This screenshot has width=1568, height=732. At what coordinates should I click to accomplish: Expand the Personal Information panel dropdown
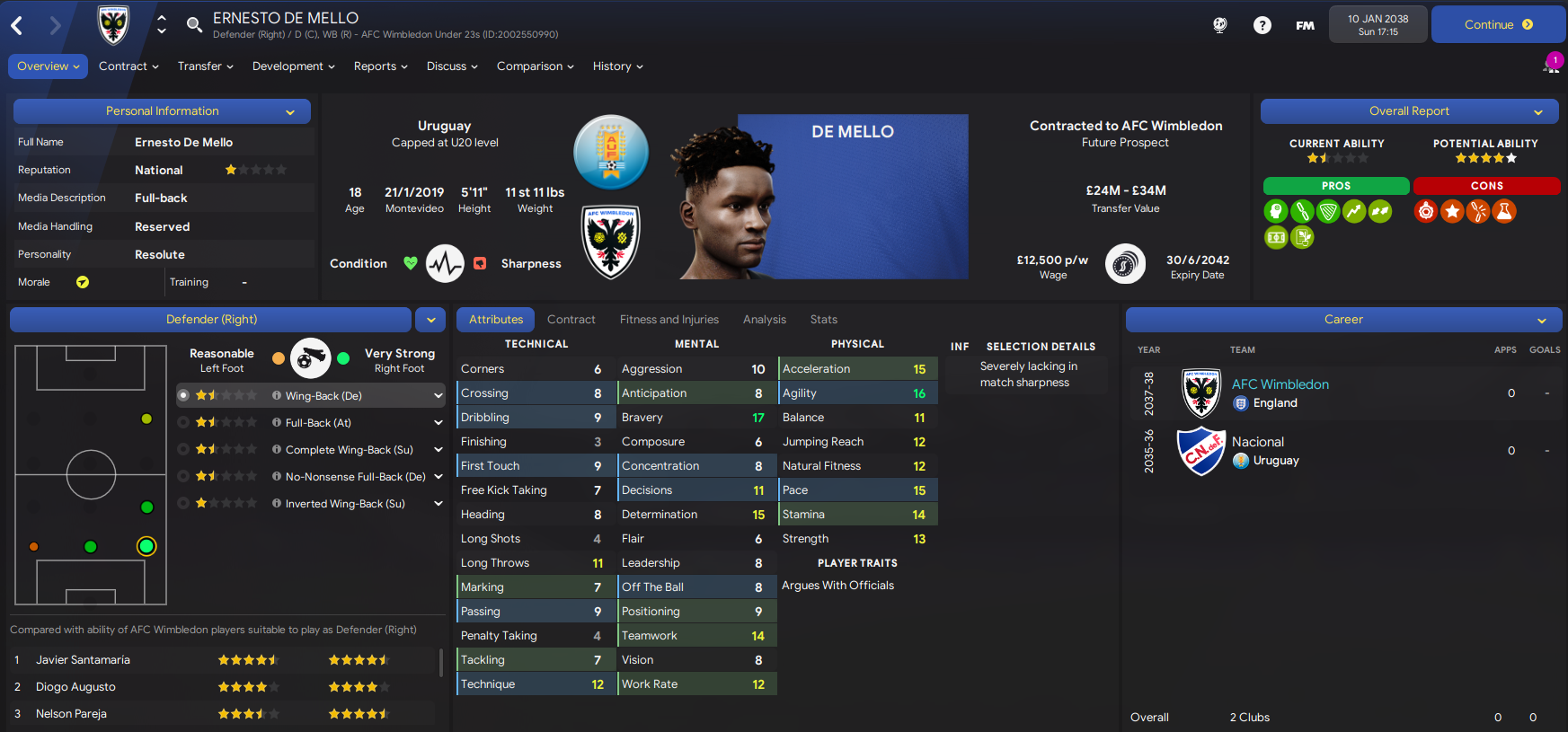(290, 112)
